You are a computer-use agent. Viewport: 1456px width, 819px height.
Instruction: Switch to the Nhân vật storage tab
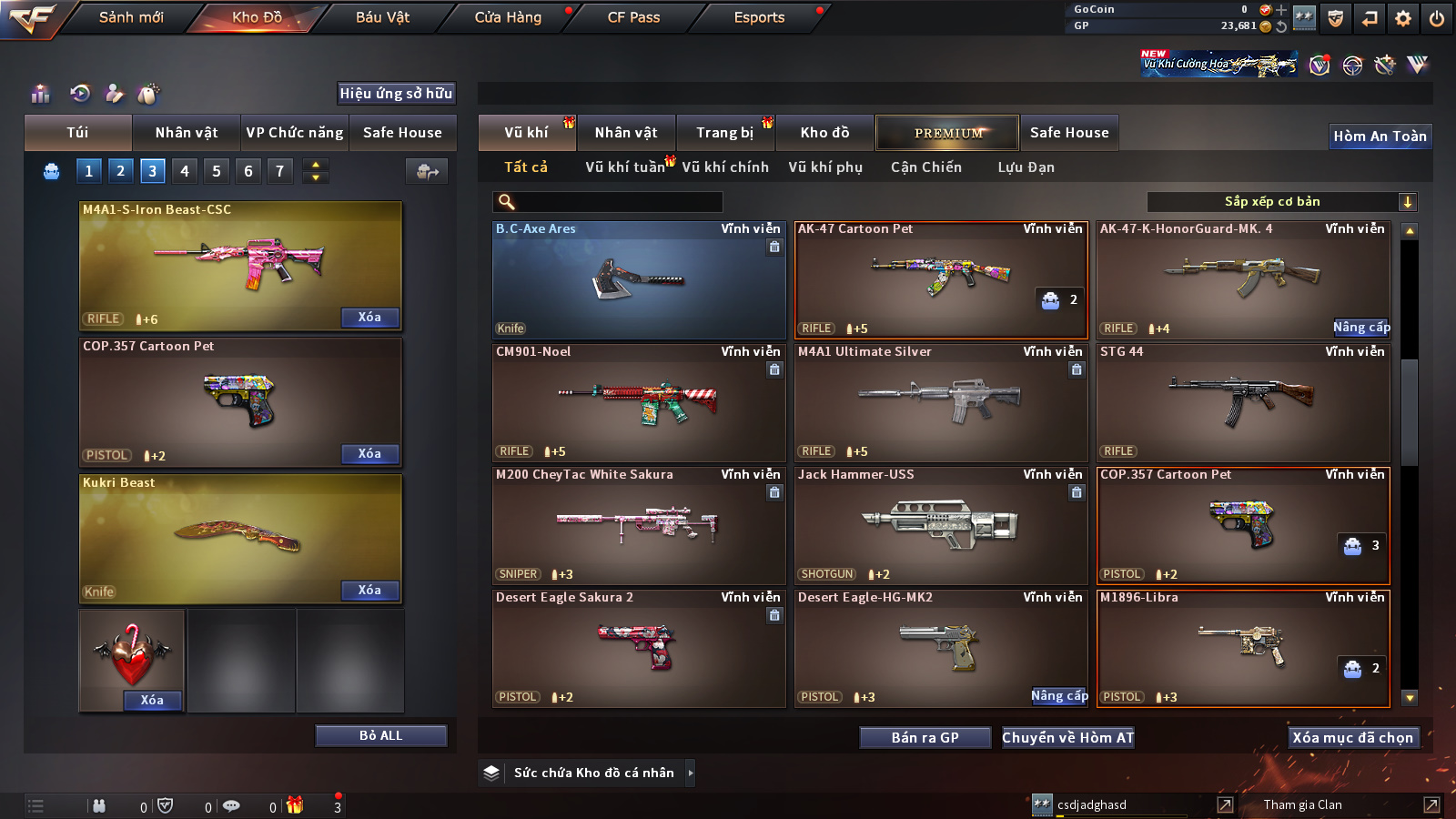pos(626,133)
